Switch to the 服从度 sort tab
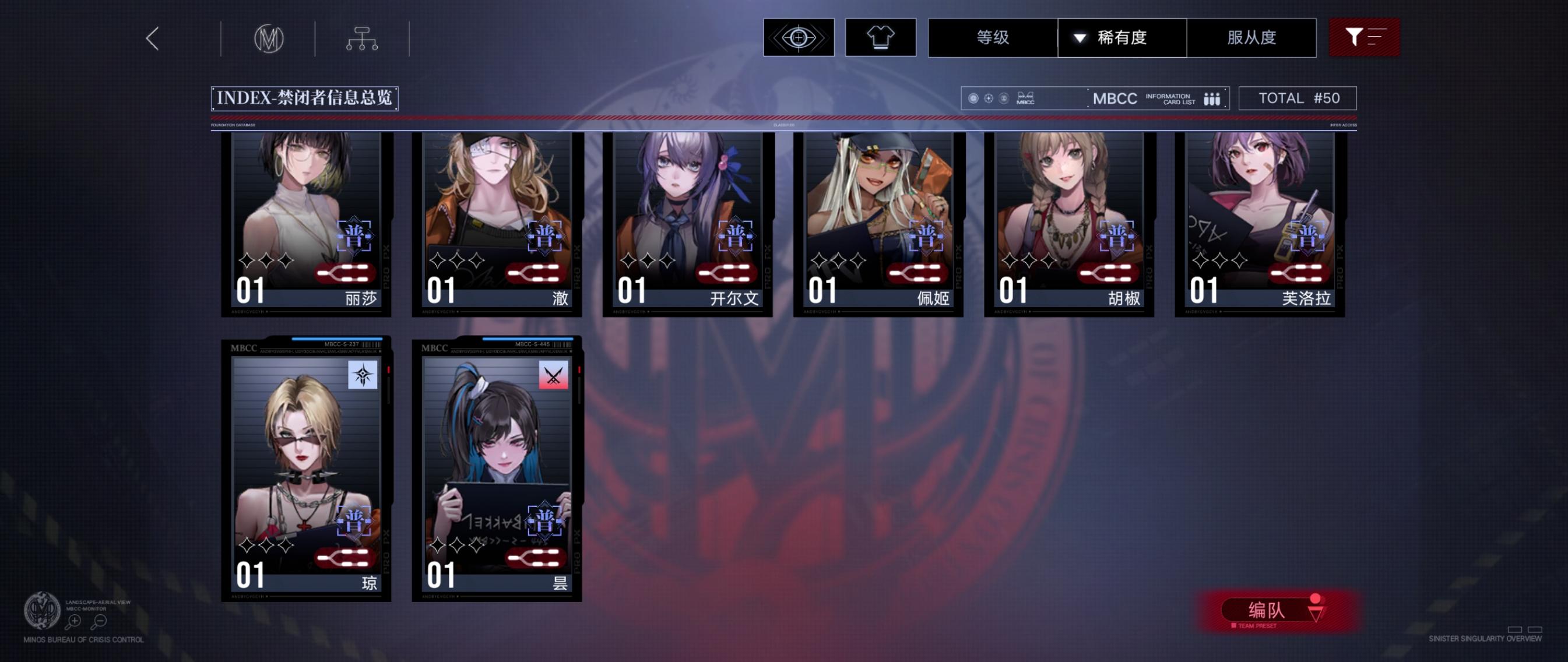 (x=1251, y=38)
